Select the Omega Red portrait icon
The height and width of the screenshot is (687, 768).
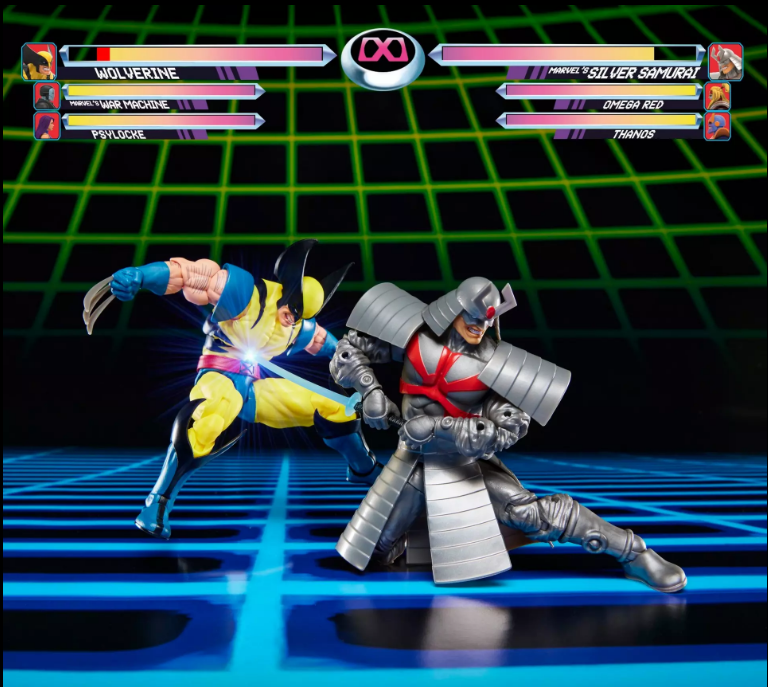717,96
